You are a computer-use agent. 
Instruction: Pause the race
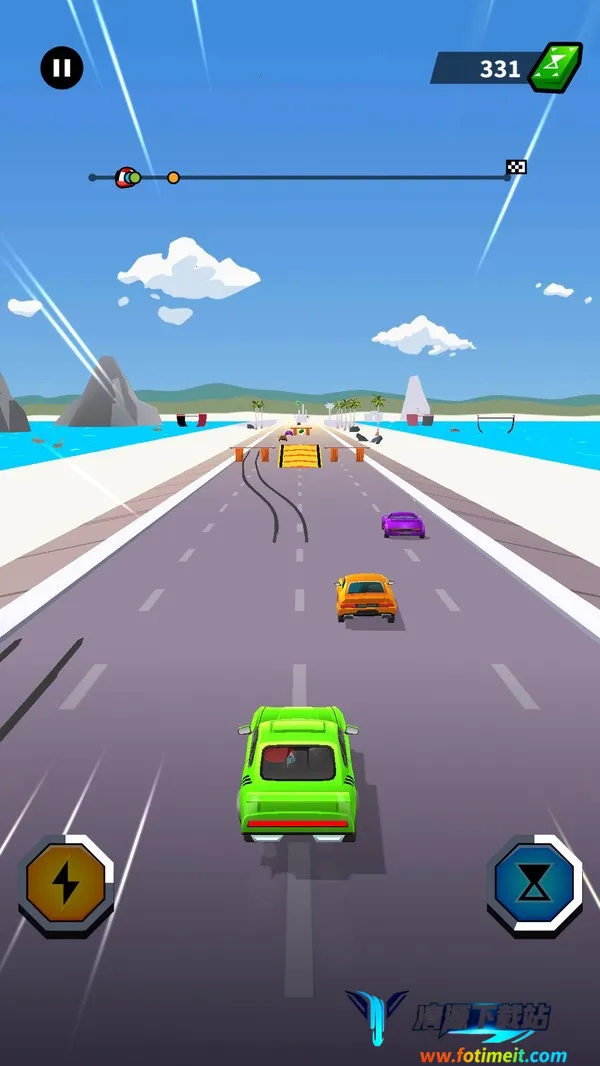(62, 68)
